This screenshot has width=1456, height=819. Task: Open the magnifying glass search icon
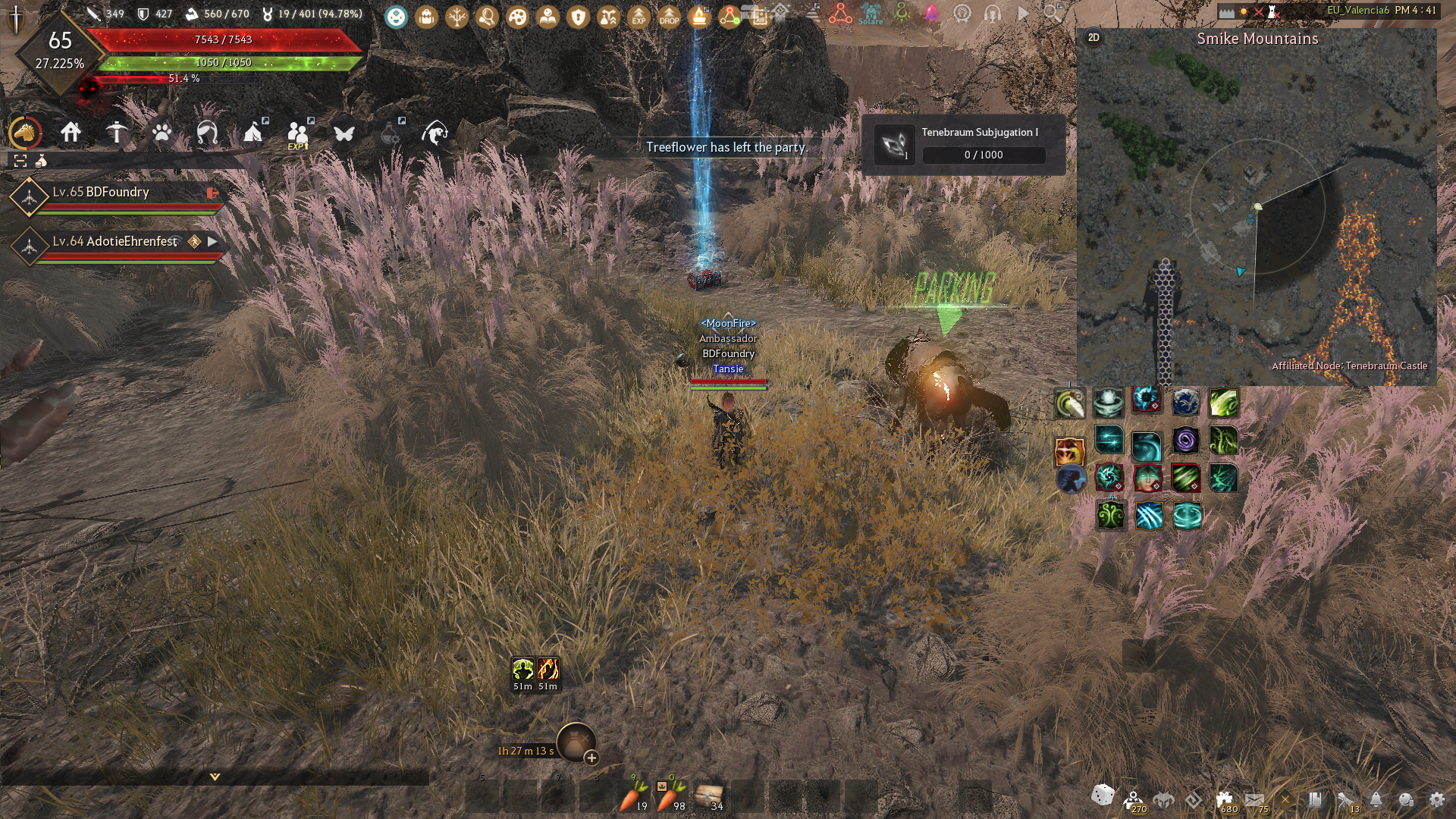1052,13
